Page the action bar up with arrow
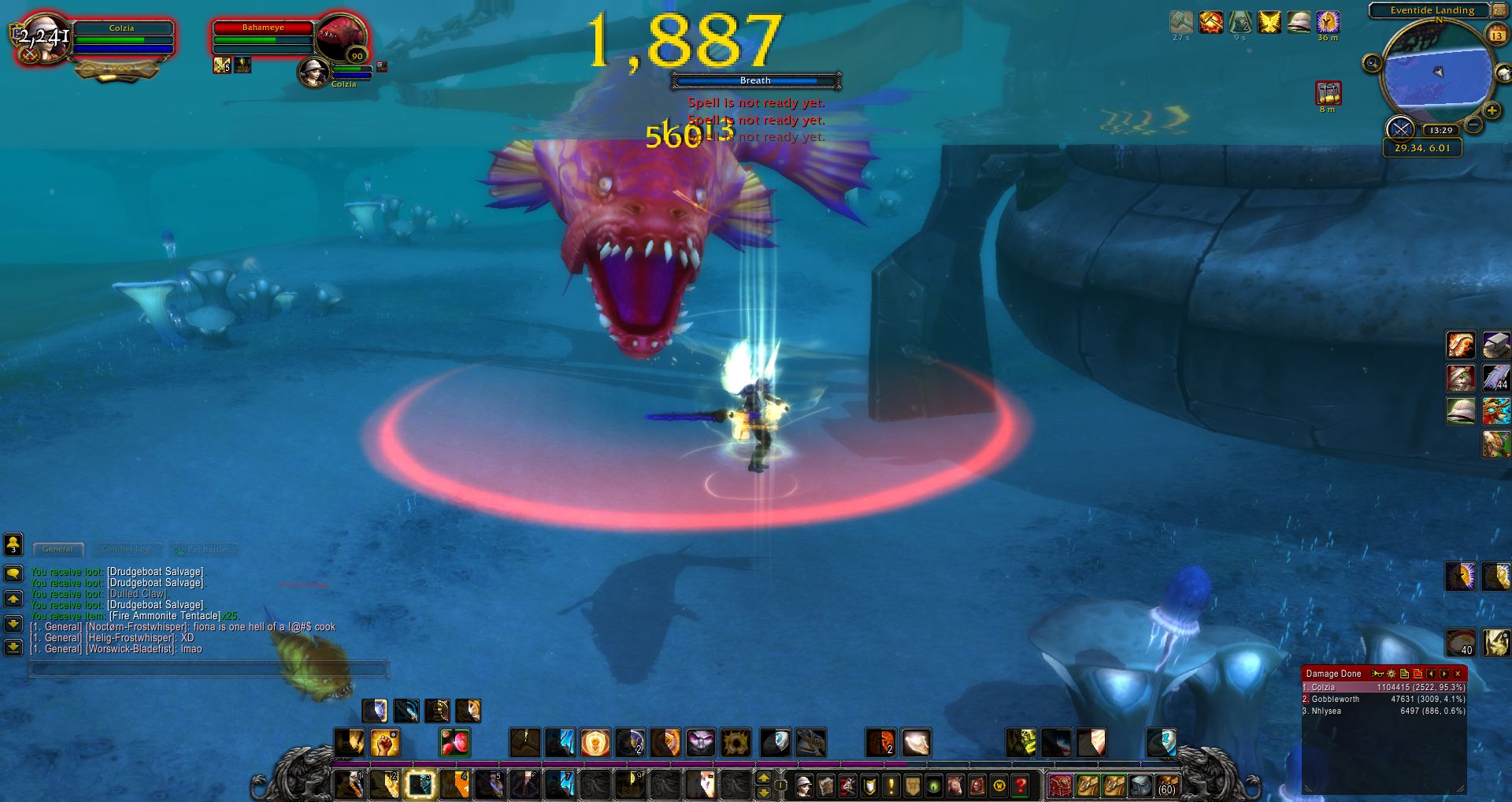 click(763, 778)
